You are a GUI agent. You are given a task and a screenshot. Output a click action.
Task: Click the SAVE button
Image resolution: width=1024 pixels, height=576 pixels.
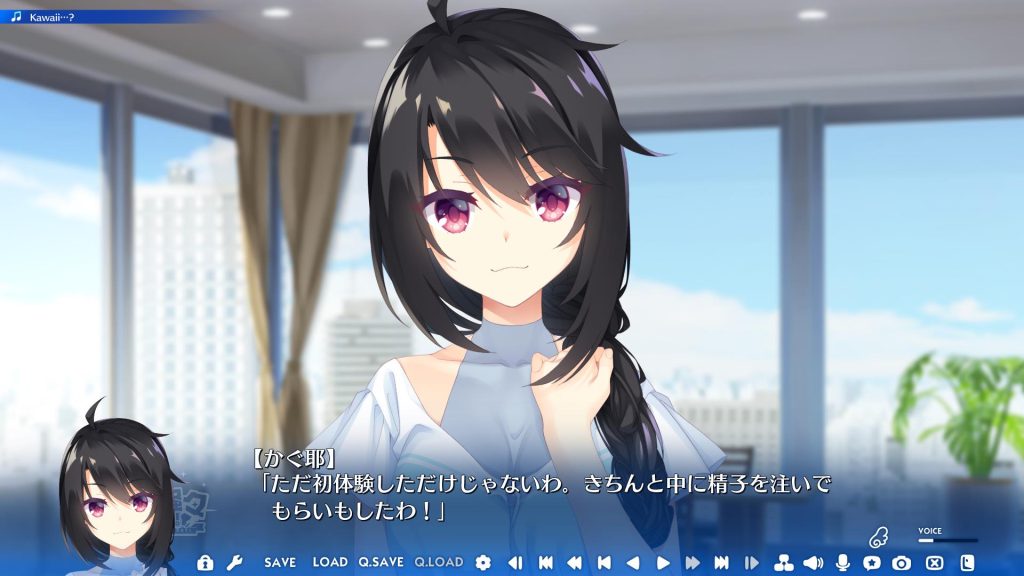[x=280, y=563]
